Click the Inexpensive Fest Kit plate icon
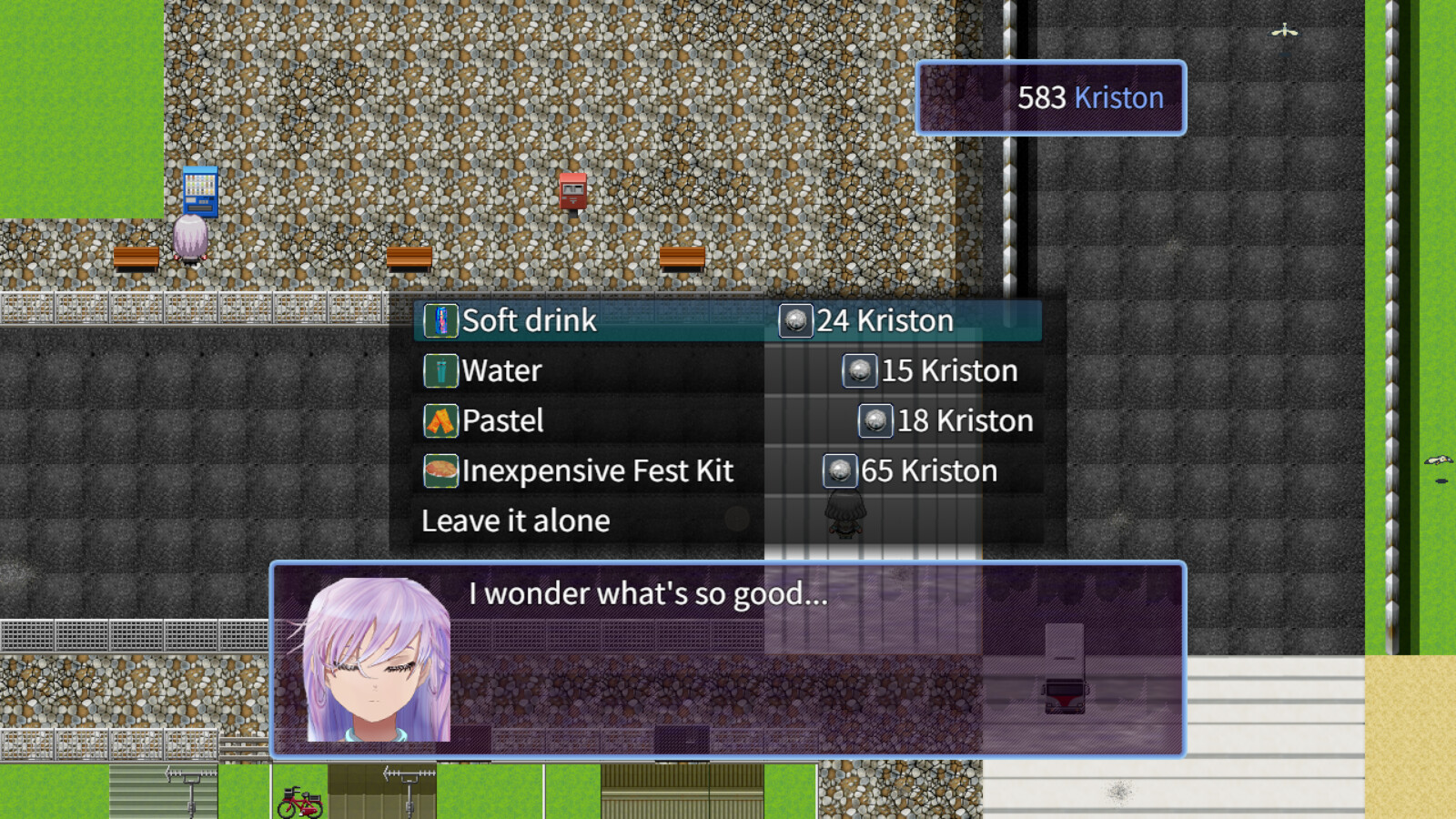 point(441,470)
